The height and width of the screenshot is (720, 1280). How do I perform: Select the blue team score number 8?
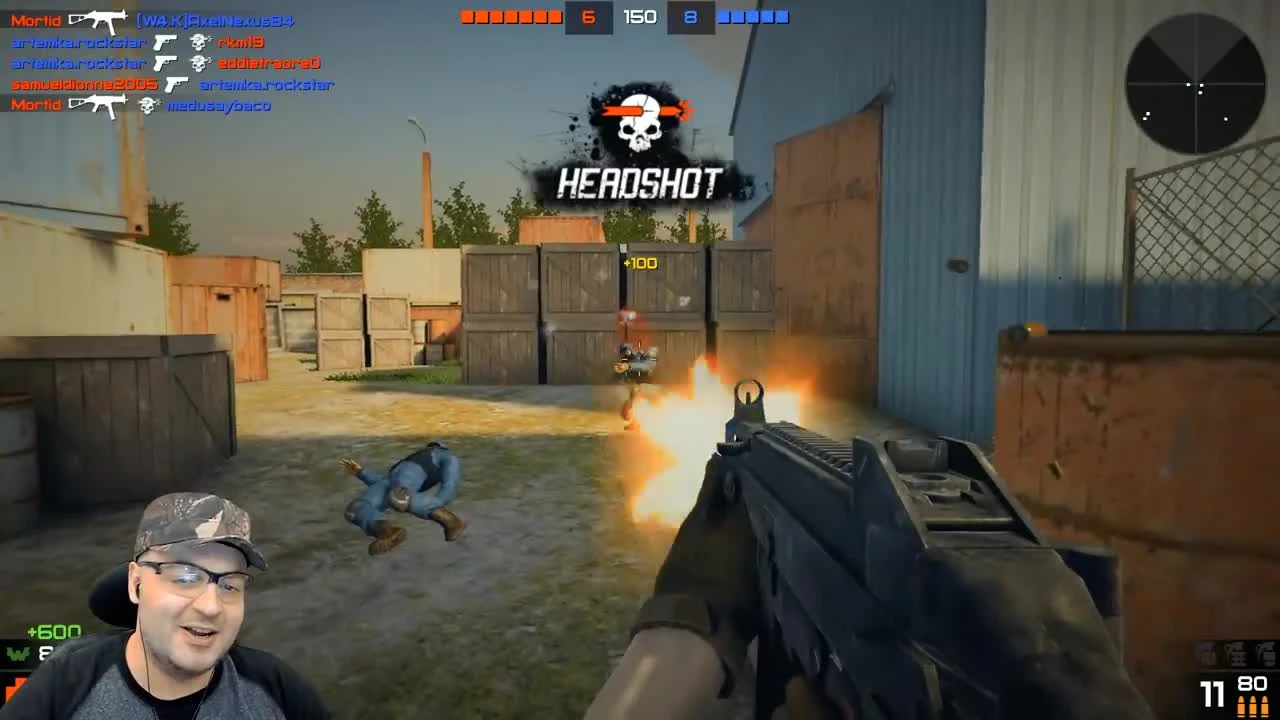click(x=690, y=17)
